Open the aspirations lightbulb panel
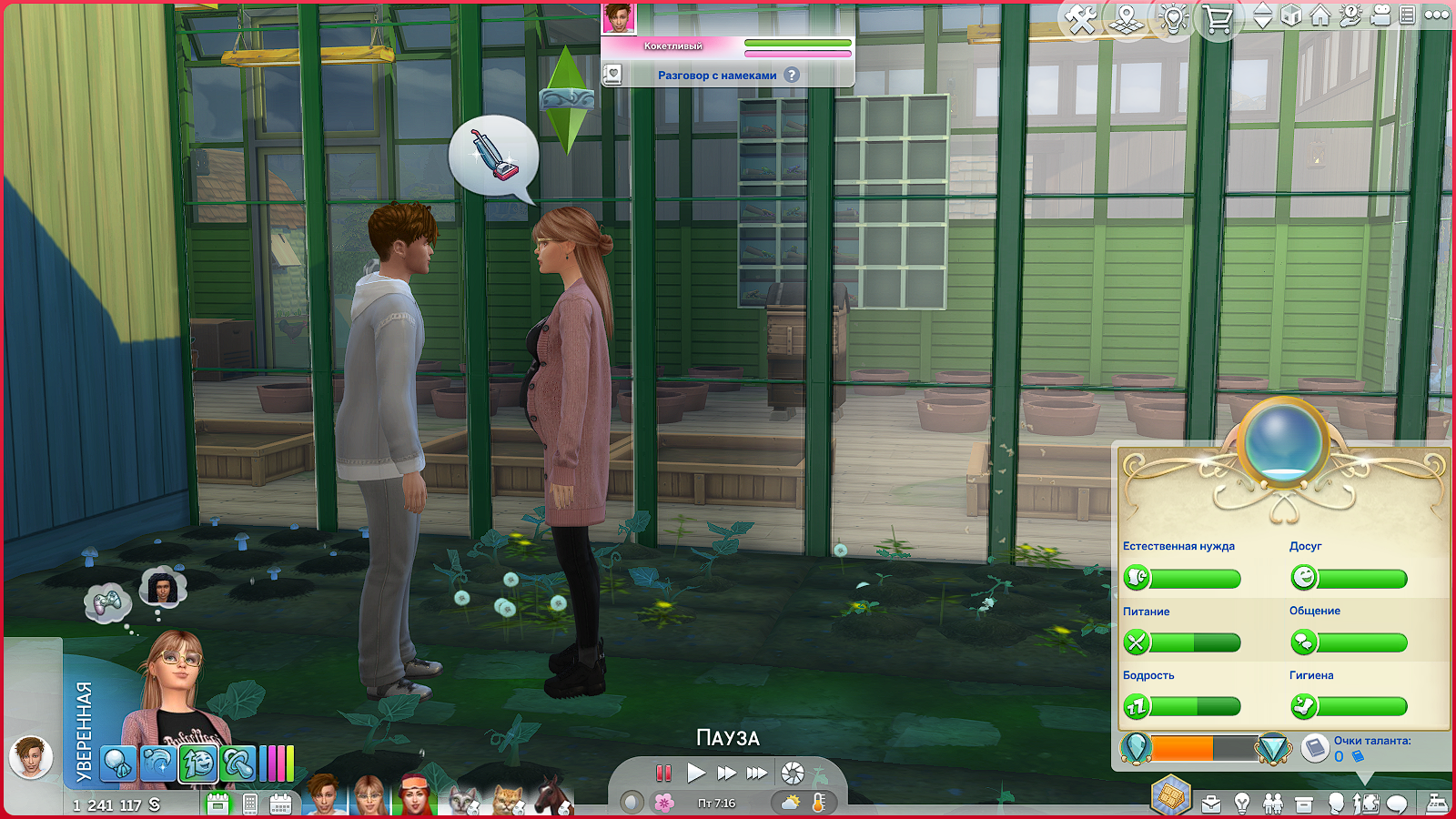 [x=1242, y=804]
